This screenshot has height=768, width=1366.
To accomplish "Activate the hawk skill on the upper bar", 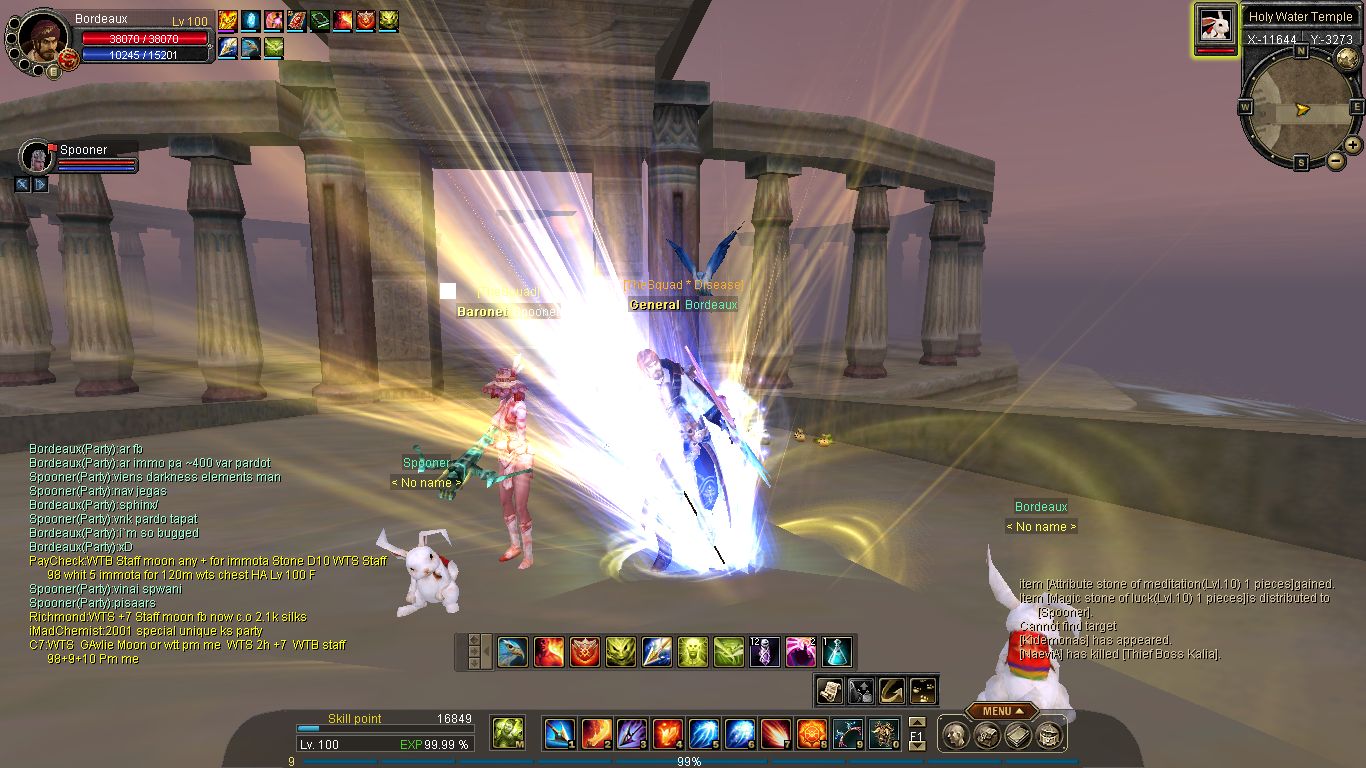I will point(512,652).
